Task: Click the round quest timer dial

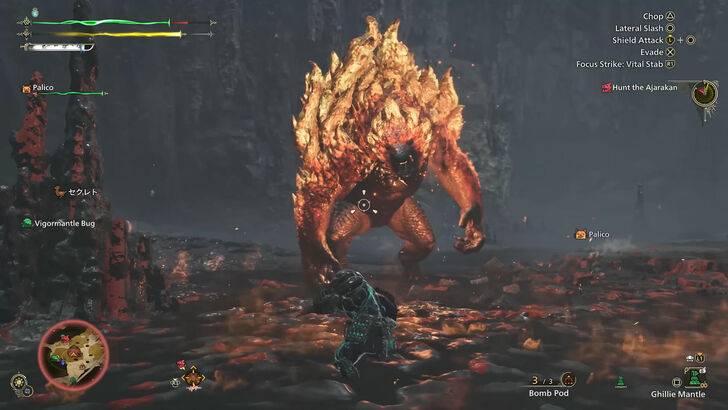Action: [704, 94]
